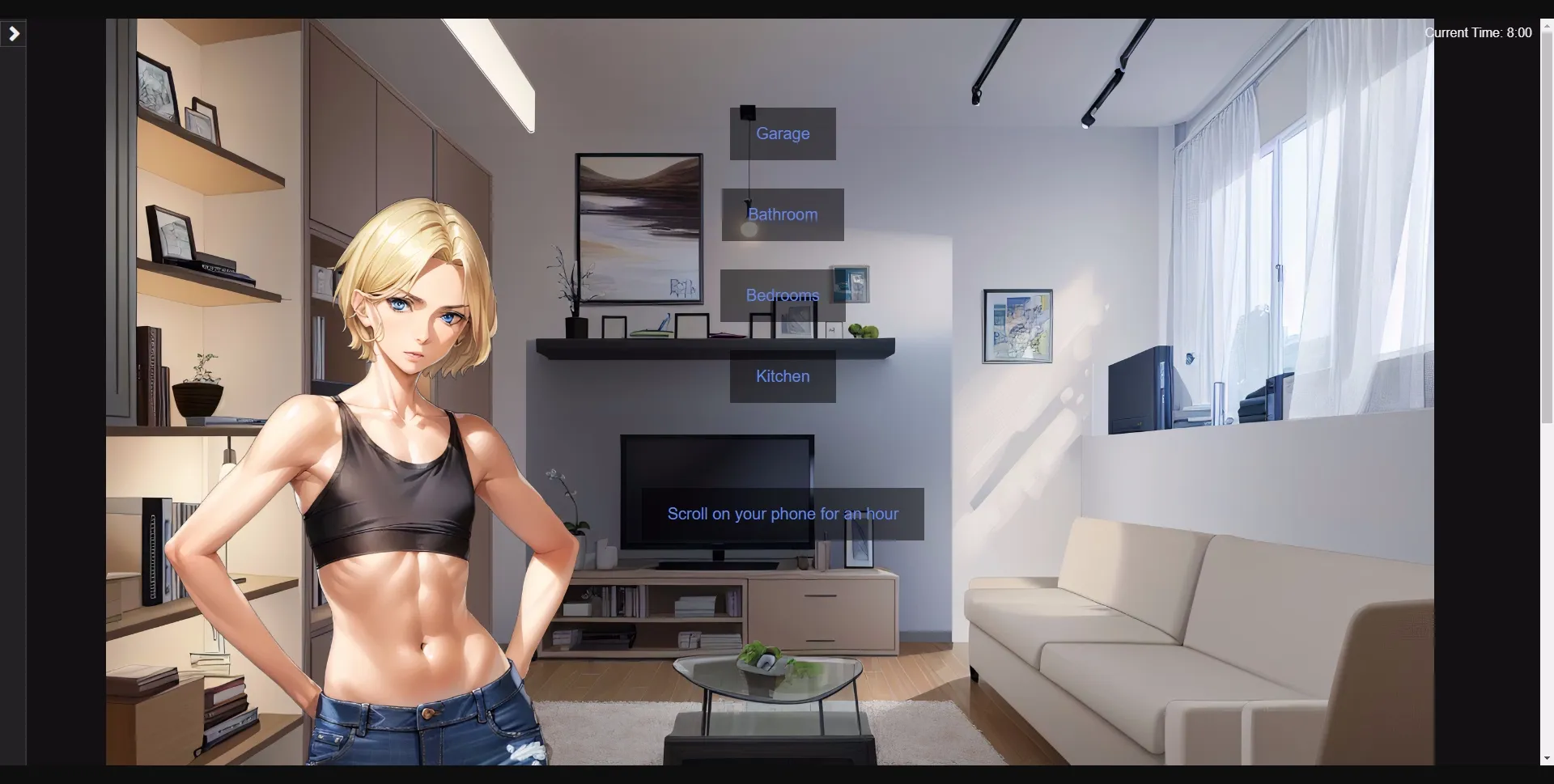
Task: Choose 'Scroll on your phone for an hour'
Action: pyautogui.click(x=782, y=514)
